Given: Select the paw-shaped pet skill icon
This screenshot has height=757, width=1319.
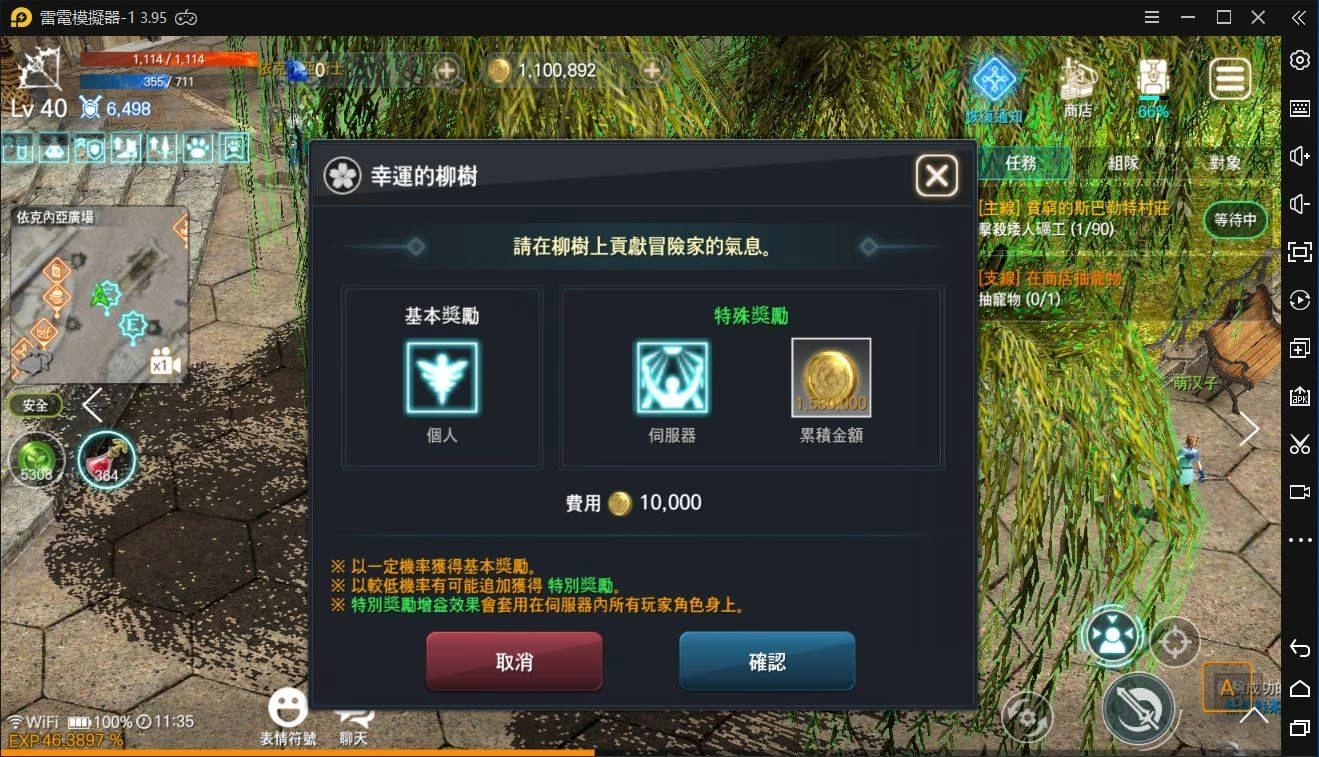Looking at the screenshot, I should coord(196,147).
